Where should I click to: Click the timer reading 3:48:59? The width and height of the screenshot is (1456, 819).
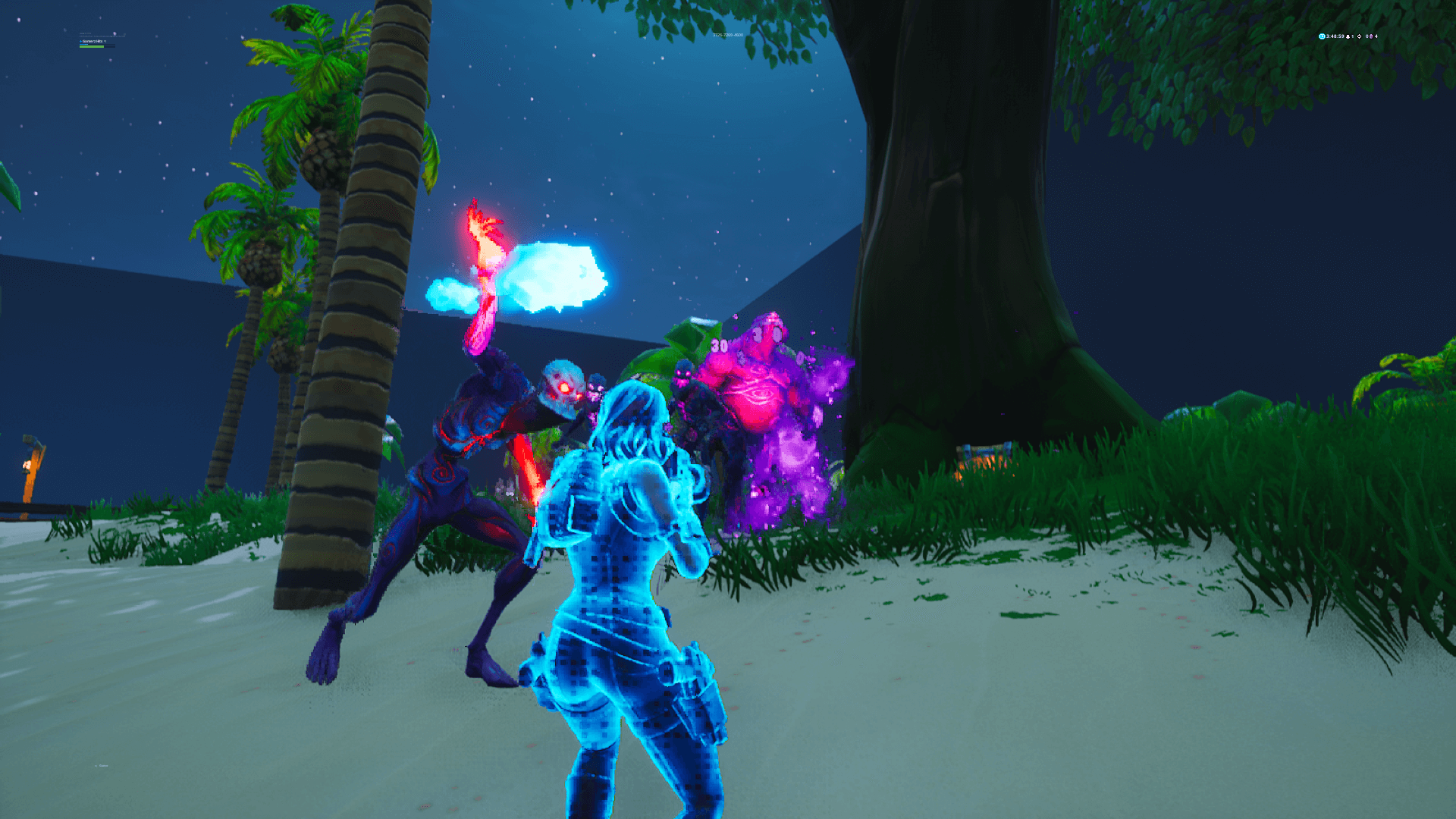click(x=1335, y=36)
